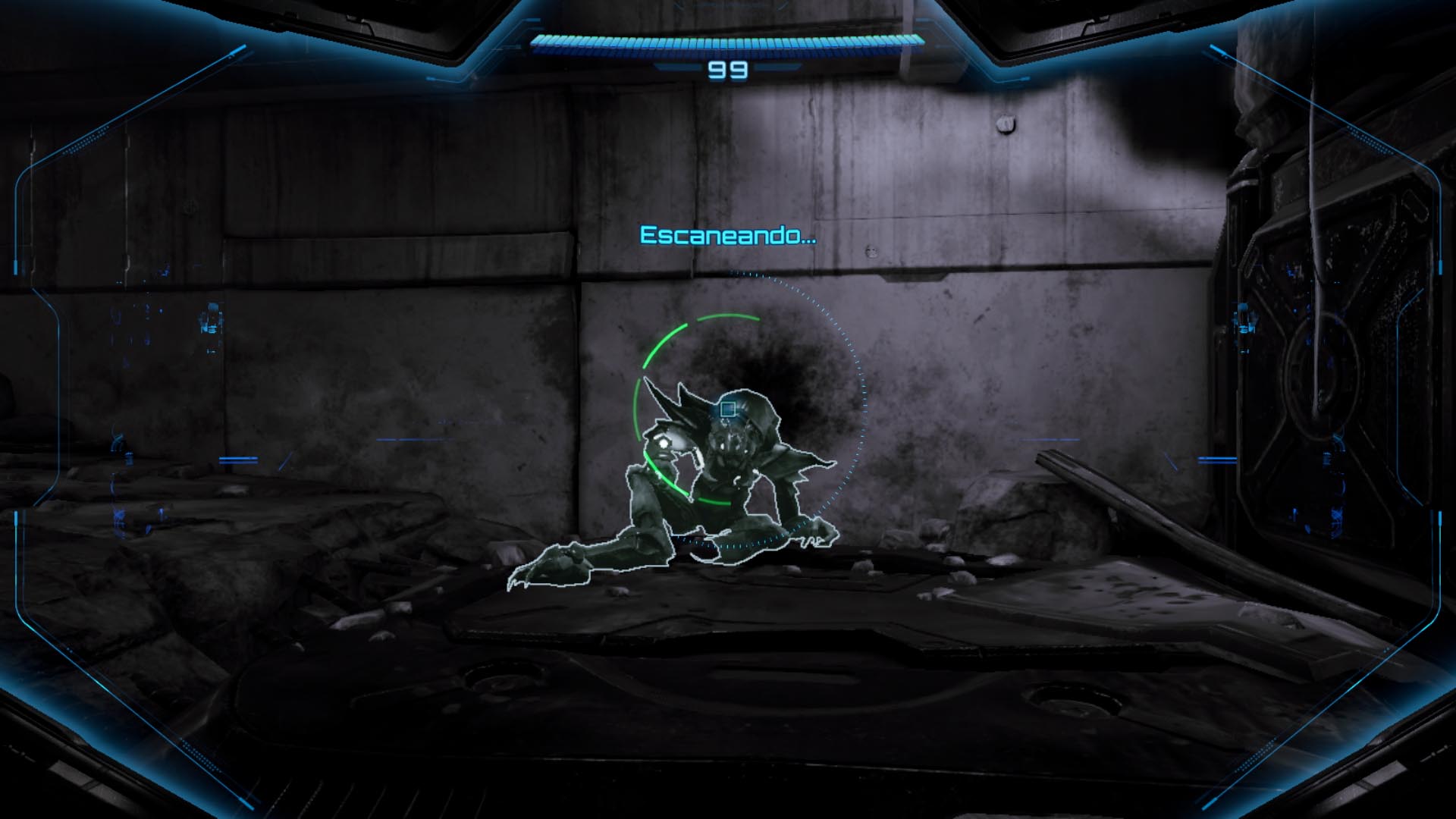Image resolution: width=1456 pixels, height=819 pixels.
Task: Click the scan target bracket on the creature's head
Action: (729, 409)
